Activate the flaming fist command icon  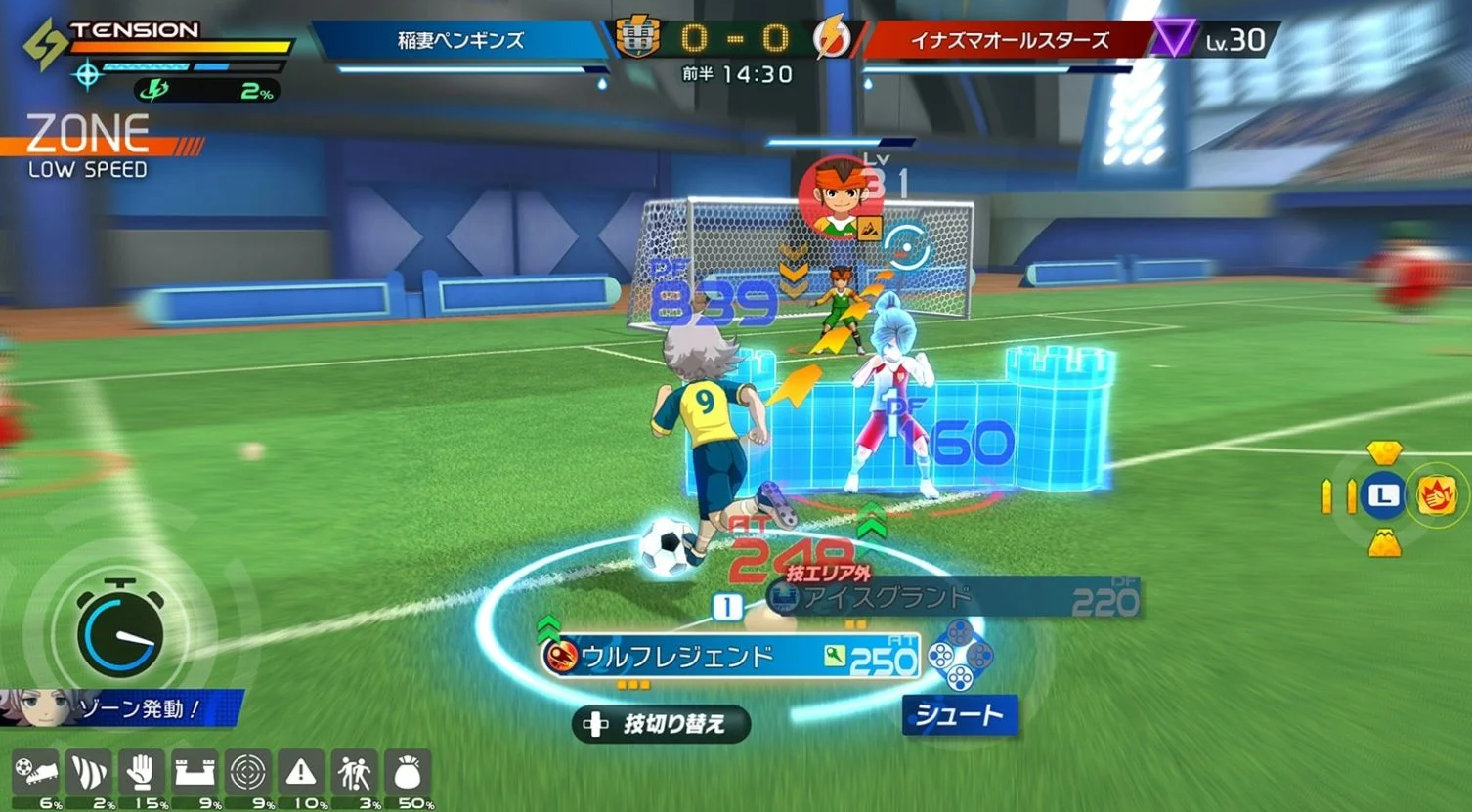[1437, 496]
